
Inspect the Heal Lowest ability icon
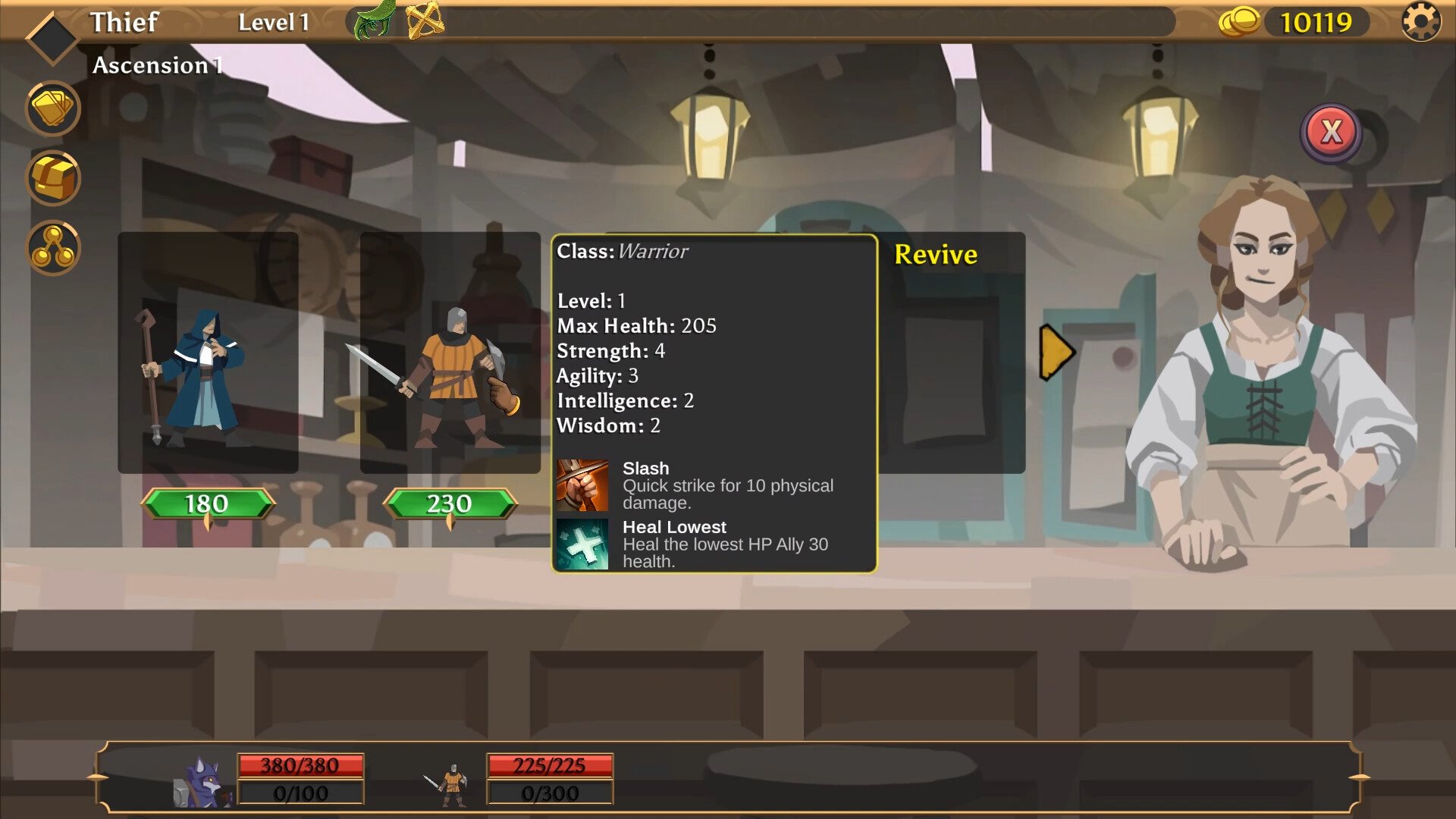pos(582,544)
